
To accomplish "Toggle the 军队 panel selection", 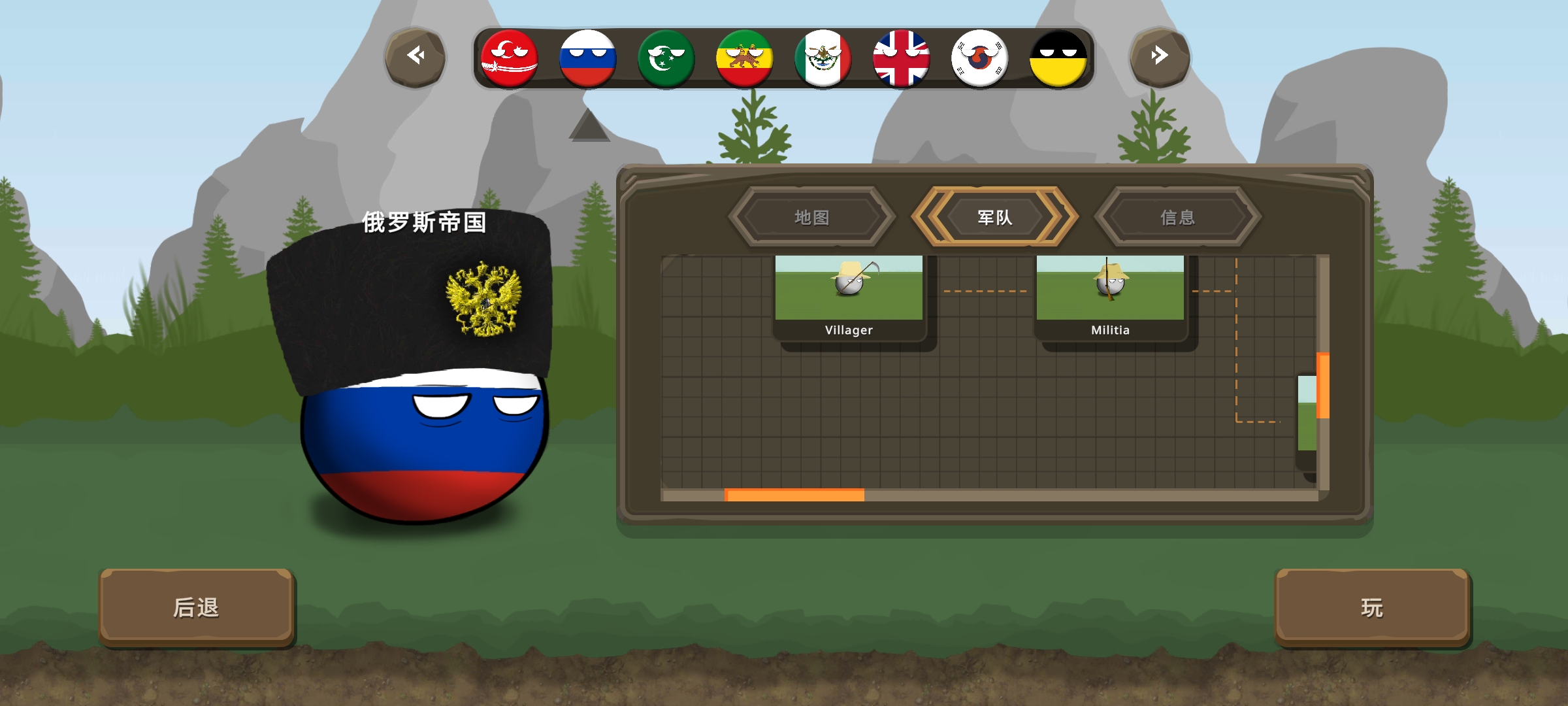I will click(994, 218).
